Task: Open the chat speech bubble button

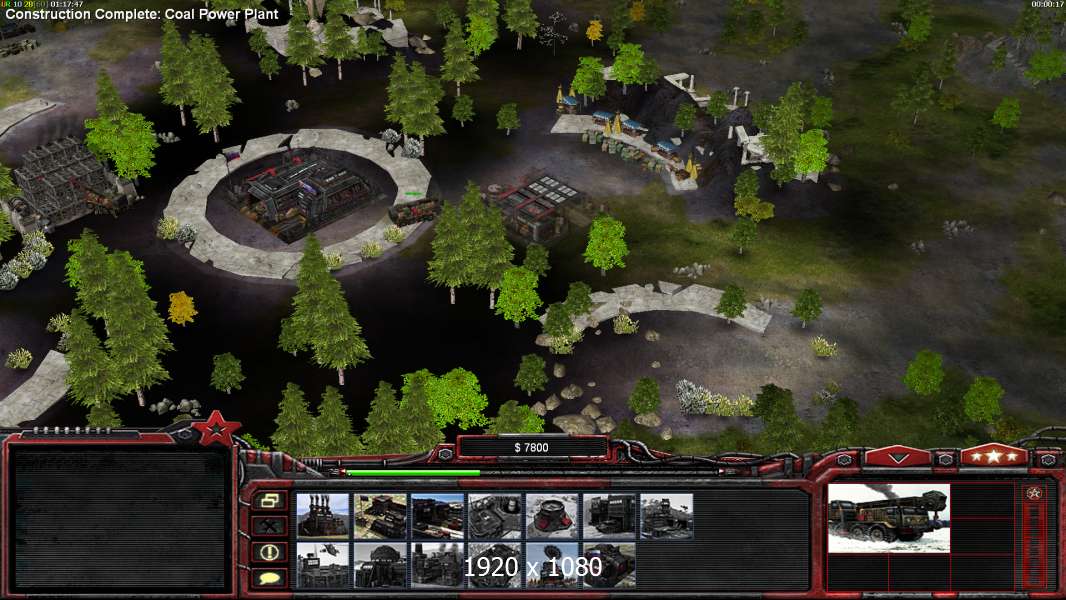Action: [269, 577]
